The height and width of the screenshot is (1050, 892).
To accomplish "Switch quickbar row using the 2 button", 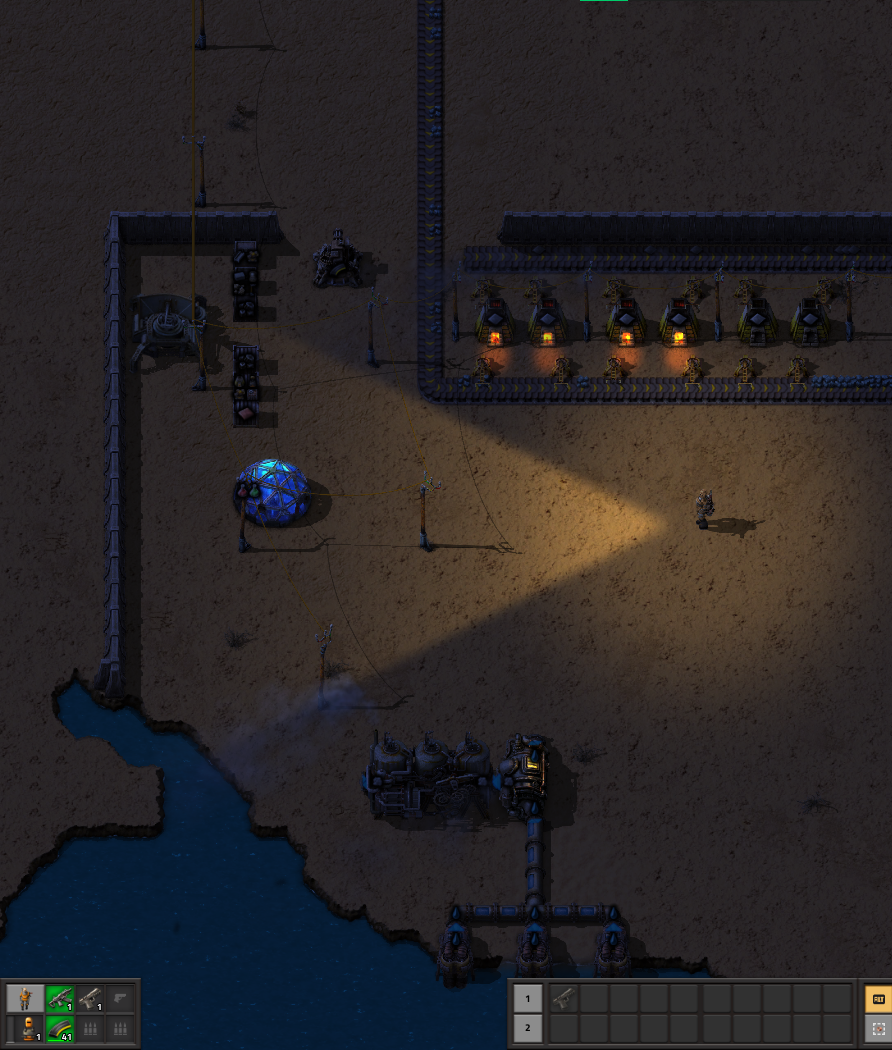I will (528, 1027).
